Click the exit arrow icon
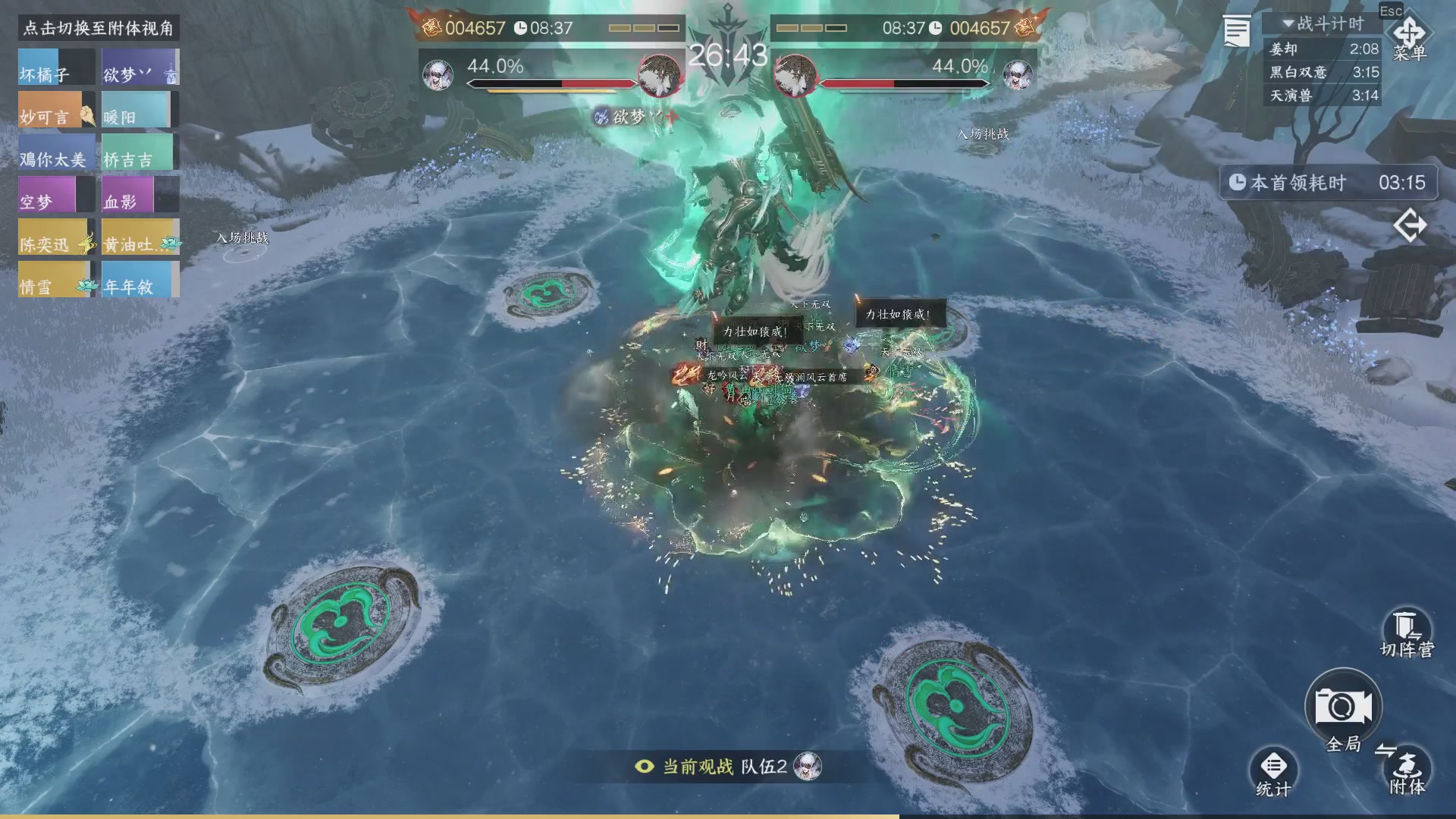 pos(1410,225)
